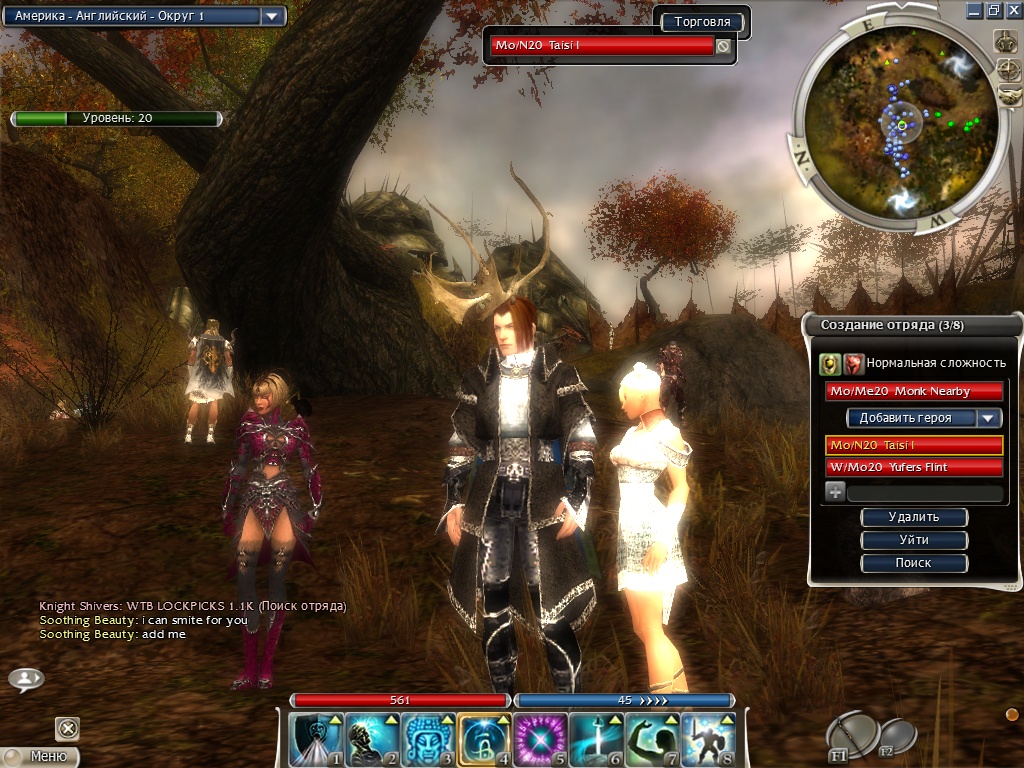
Task: Select party member Monk Nearby
Action: pos(914,391)
